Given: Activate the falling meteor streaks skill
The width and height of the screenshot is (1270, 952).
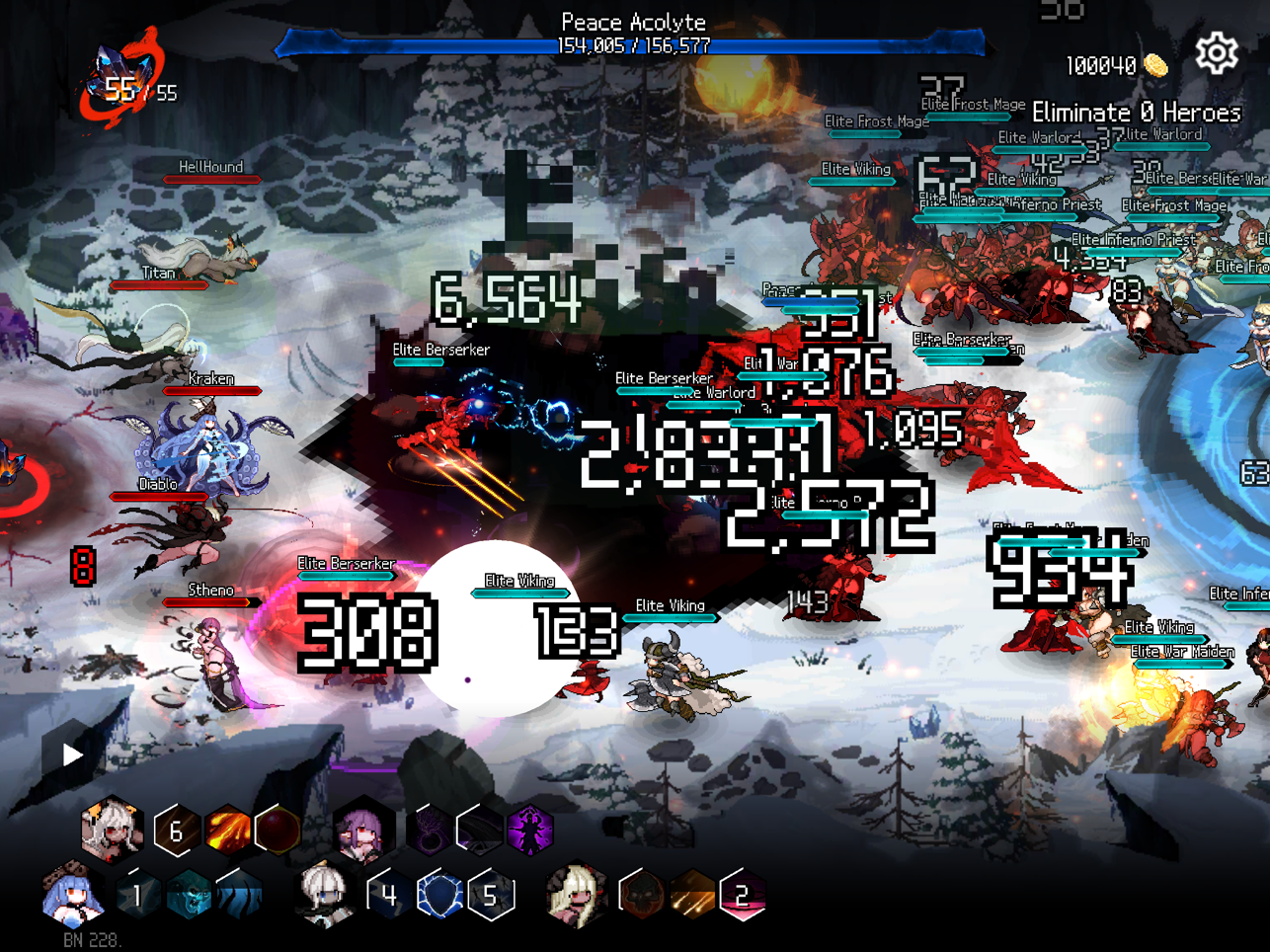Looking at the screenshot, I should point(692,896).
